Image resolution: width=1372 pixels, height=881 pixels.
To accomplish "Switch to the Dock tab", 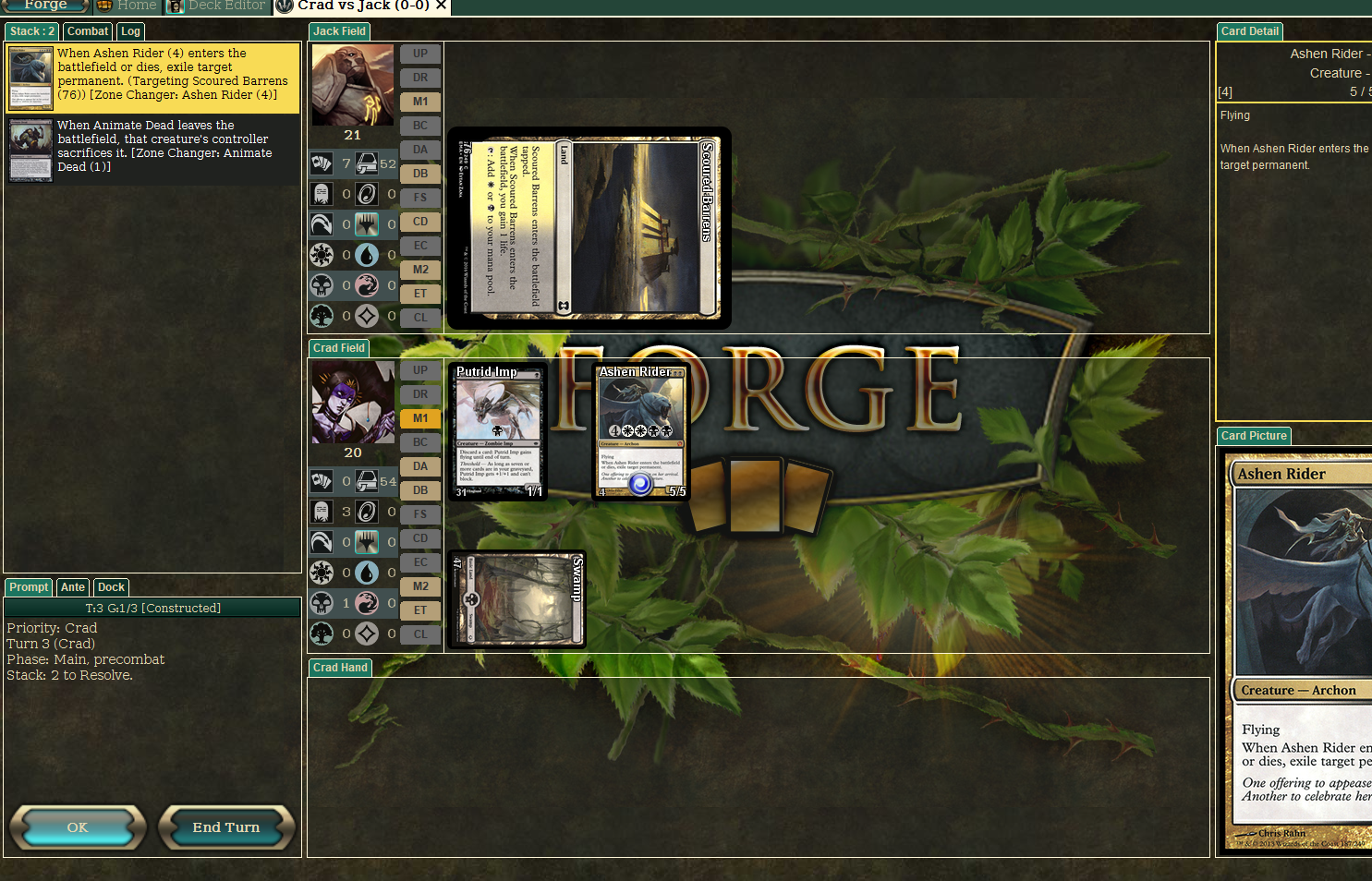I will 111,587.
